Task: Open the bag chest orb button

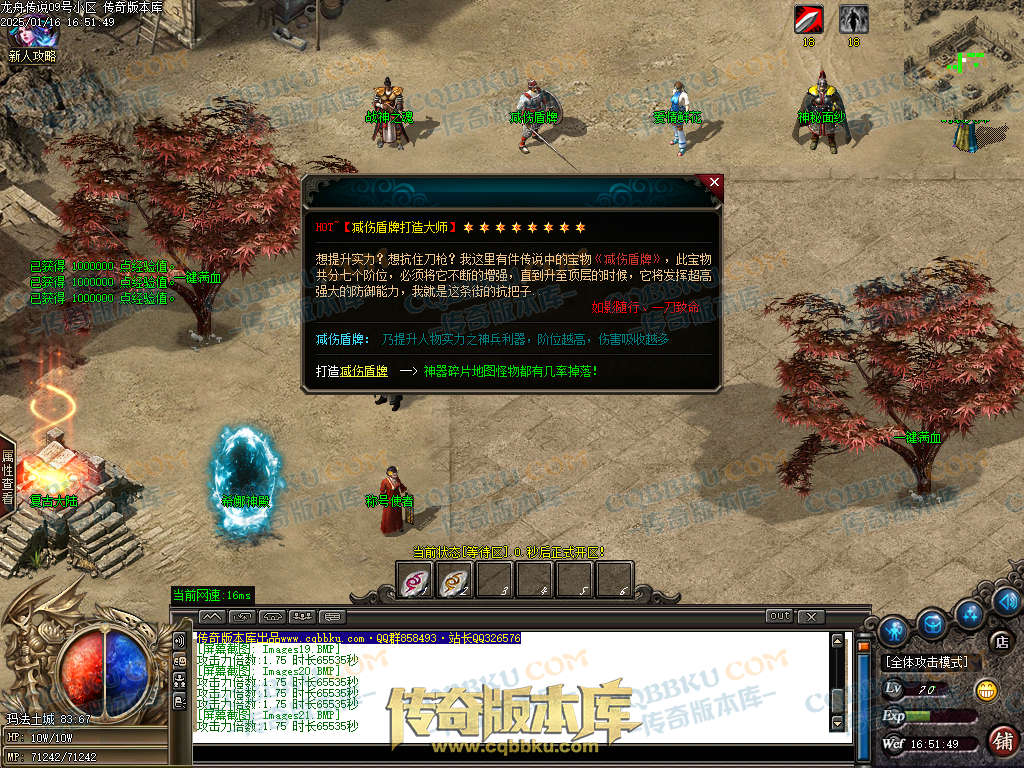Action: click(x=932, y=623)
